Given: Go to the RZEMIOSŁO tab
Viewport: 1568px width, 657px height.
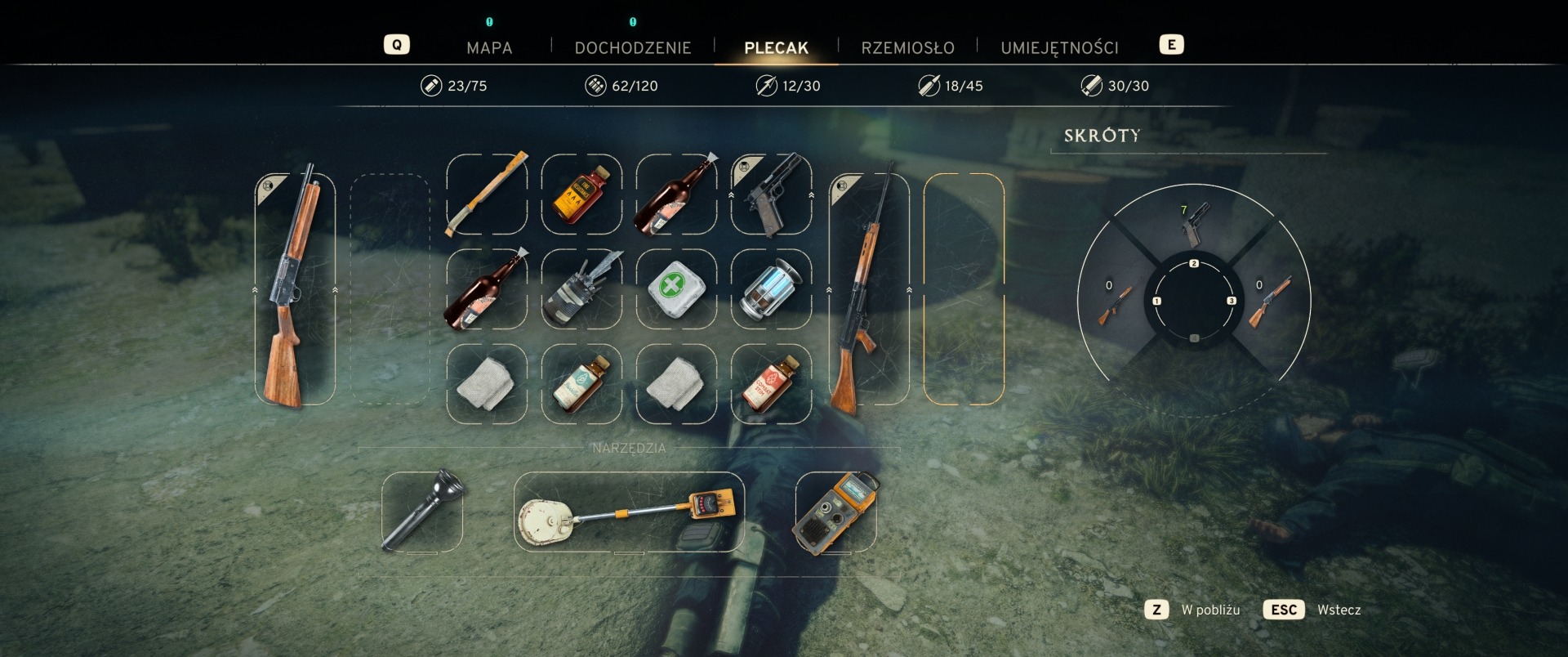Looking at the screenshot, I should (907, 47).
